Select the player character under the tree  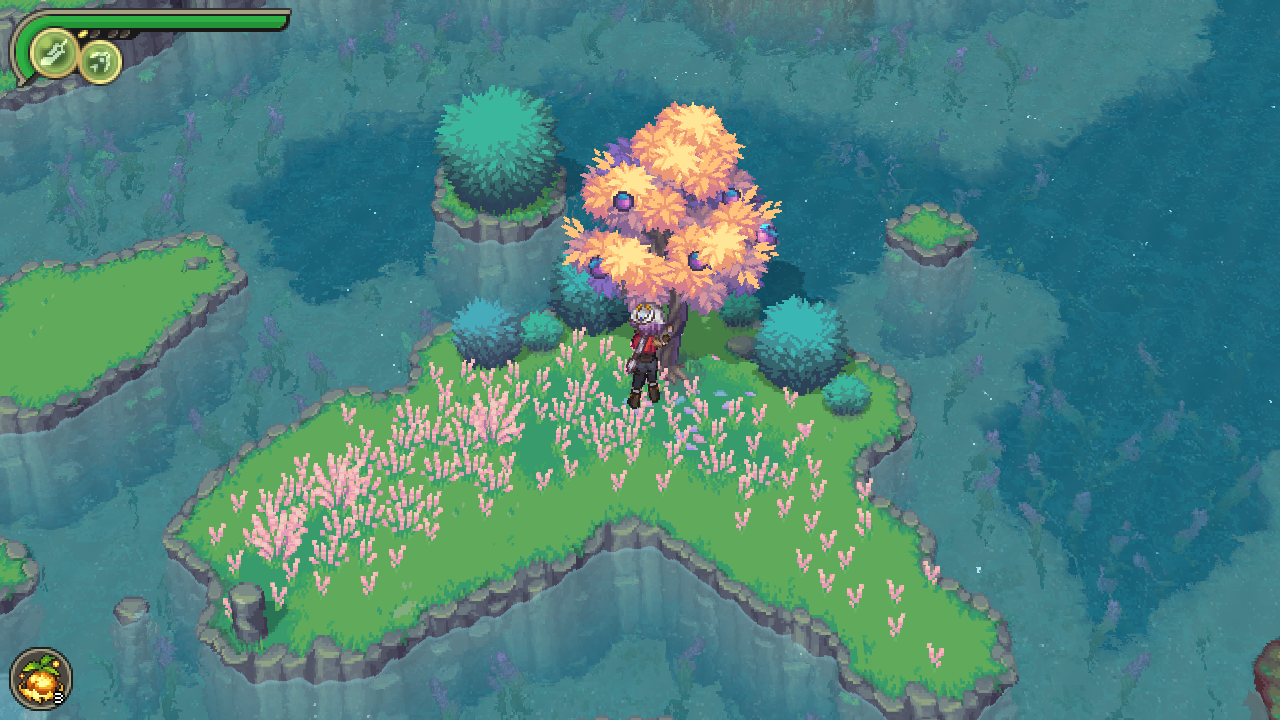coord(645,350)
